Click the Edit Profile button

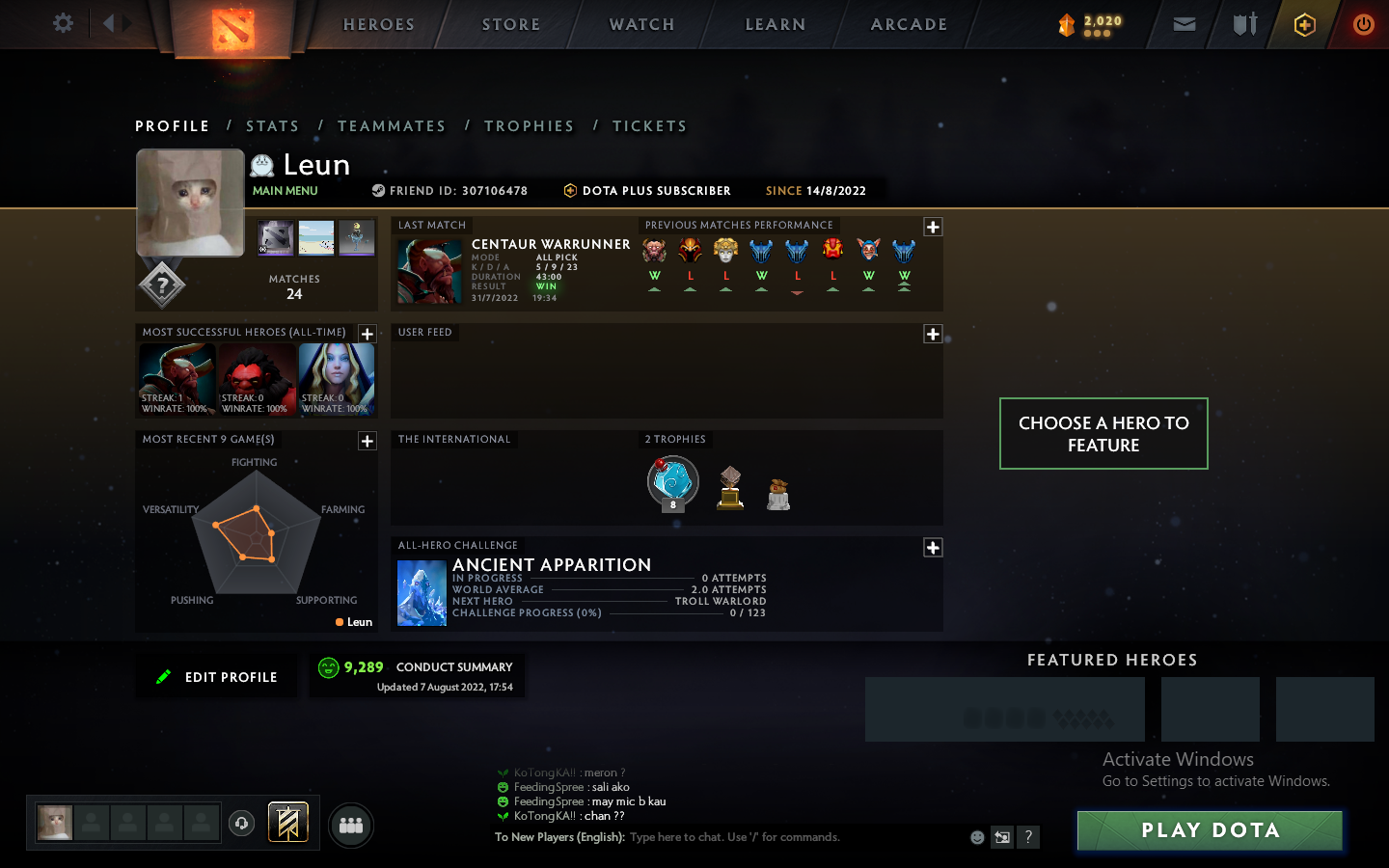coord(216,676)
